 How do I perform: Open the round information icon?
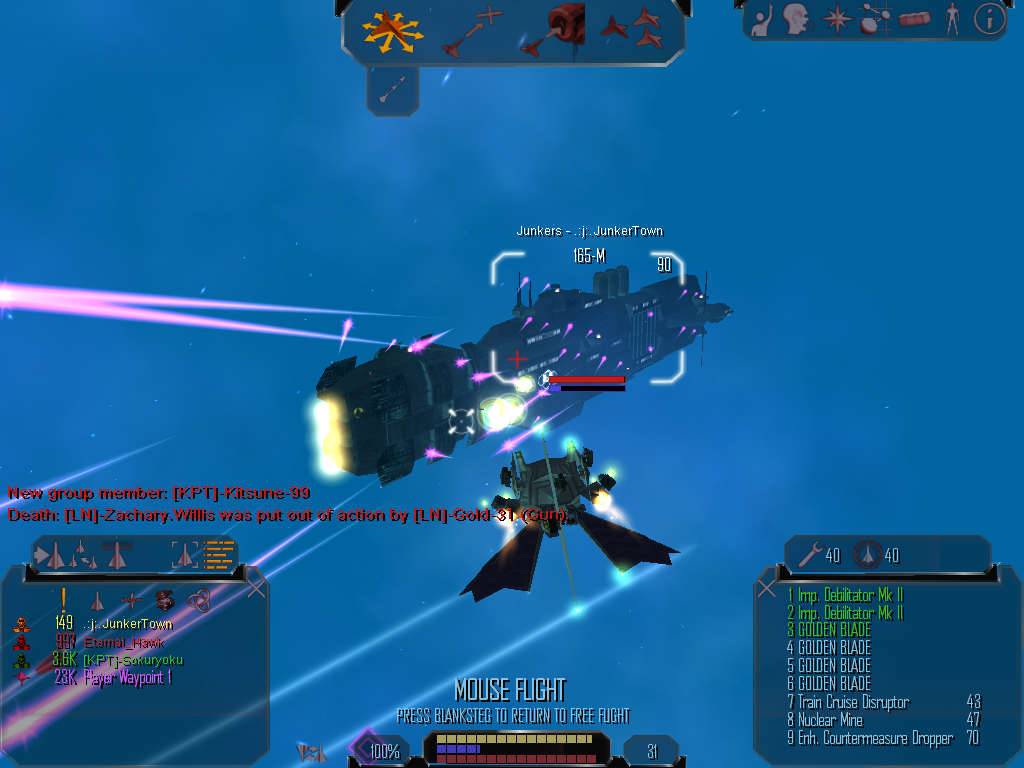click(x=988, y=18)
